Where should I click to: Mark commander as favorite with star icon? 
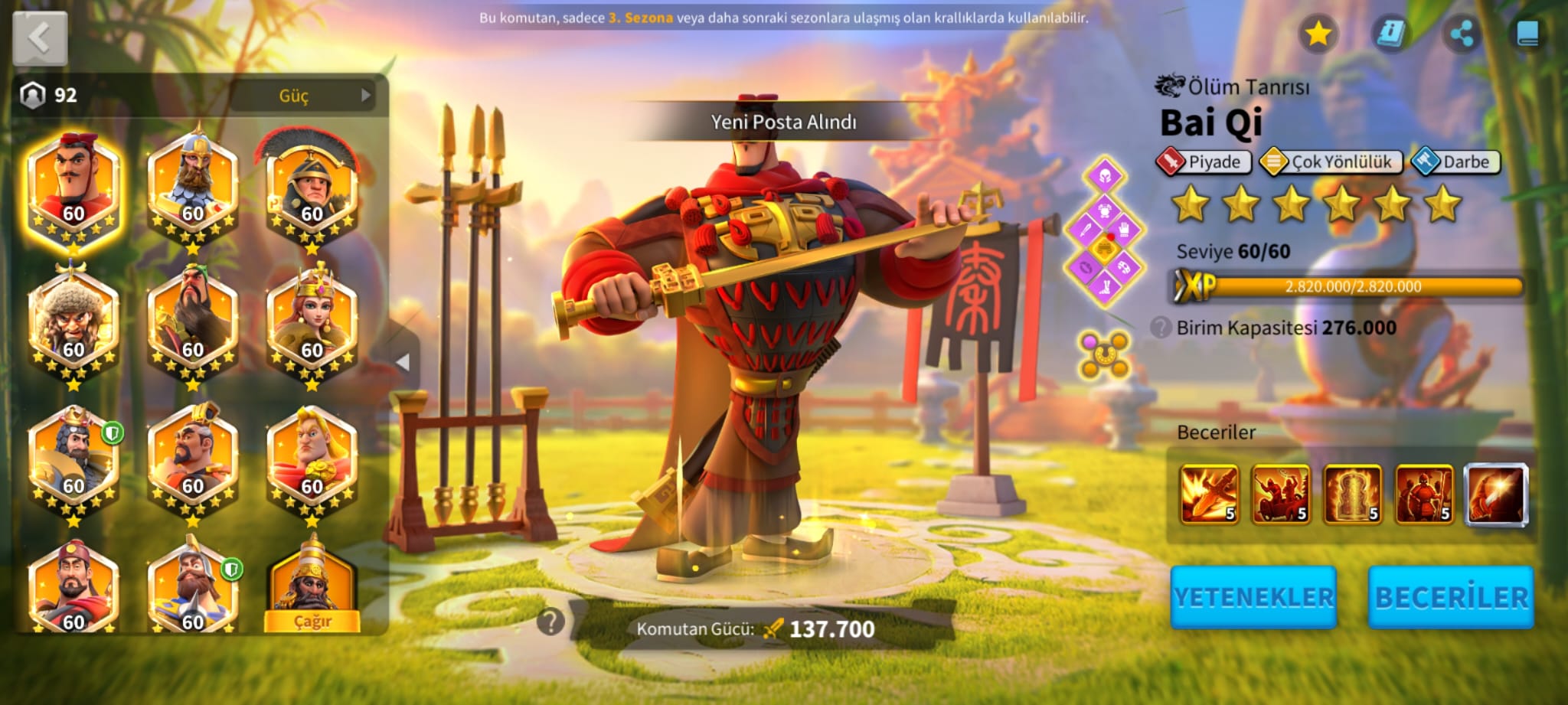(x=1318, y=34)
